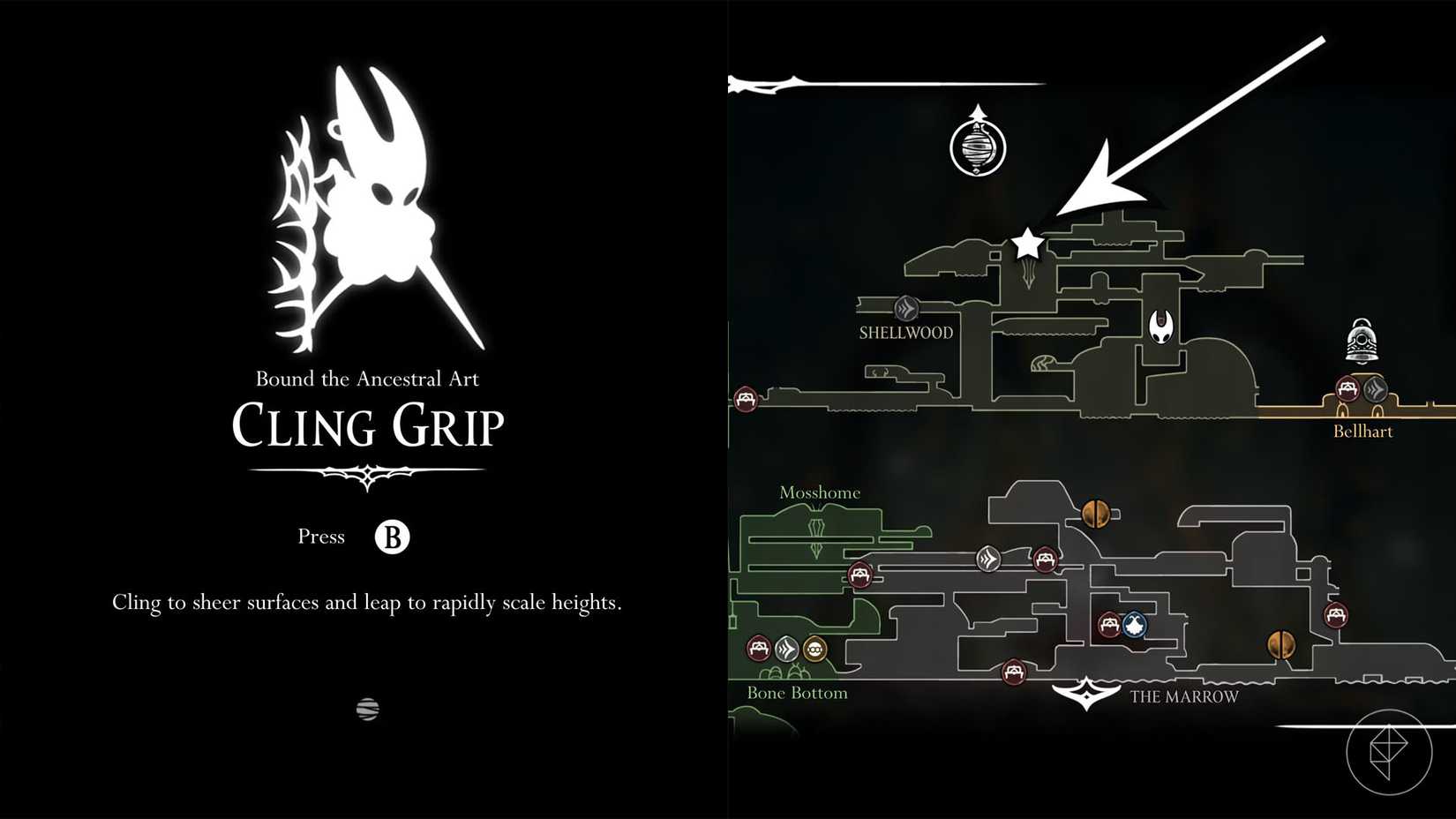
Task: Click THE MARROW region title
Action: (x=1182, y=696)
